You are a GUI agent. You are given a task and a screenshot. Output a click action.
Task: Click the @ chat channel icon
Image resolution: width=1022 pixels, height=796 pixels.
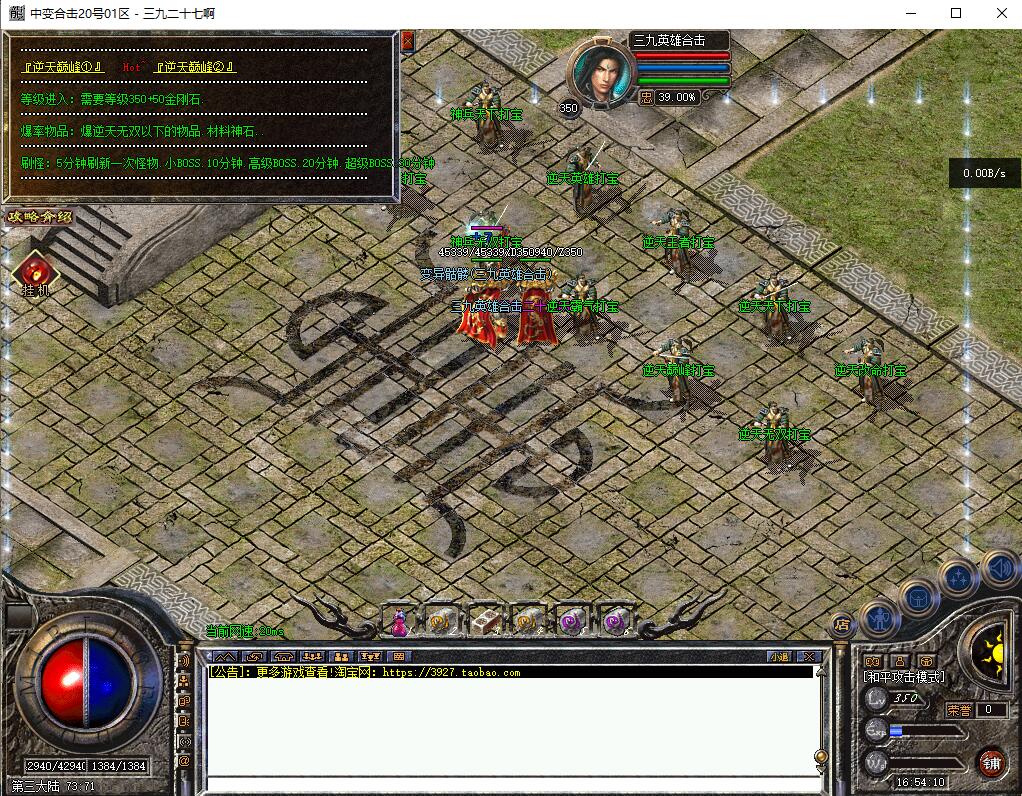pyautogui.click(x=184, y=761)
